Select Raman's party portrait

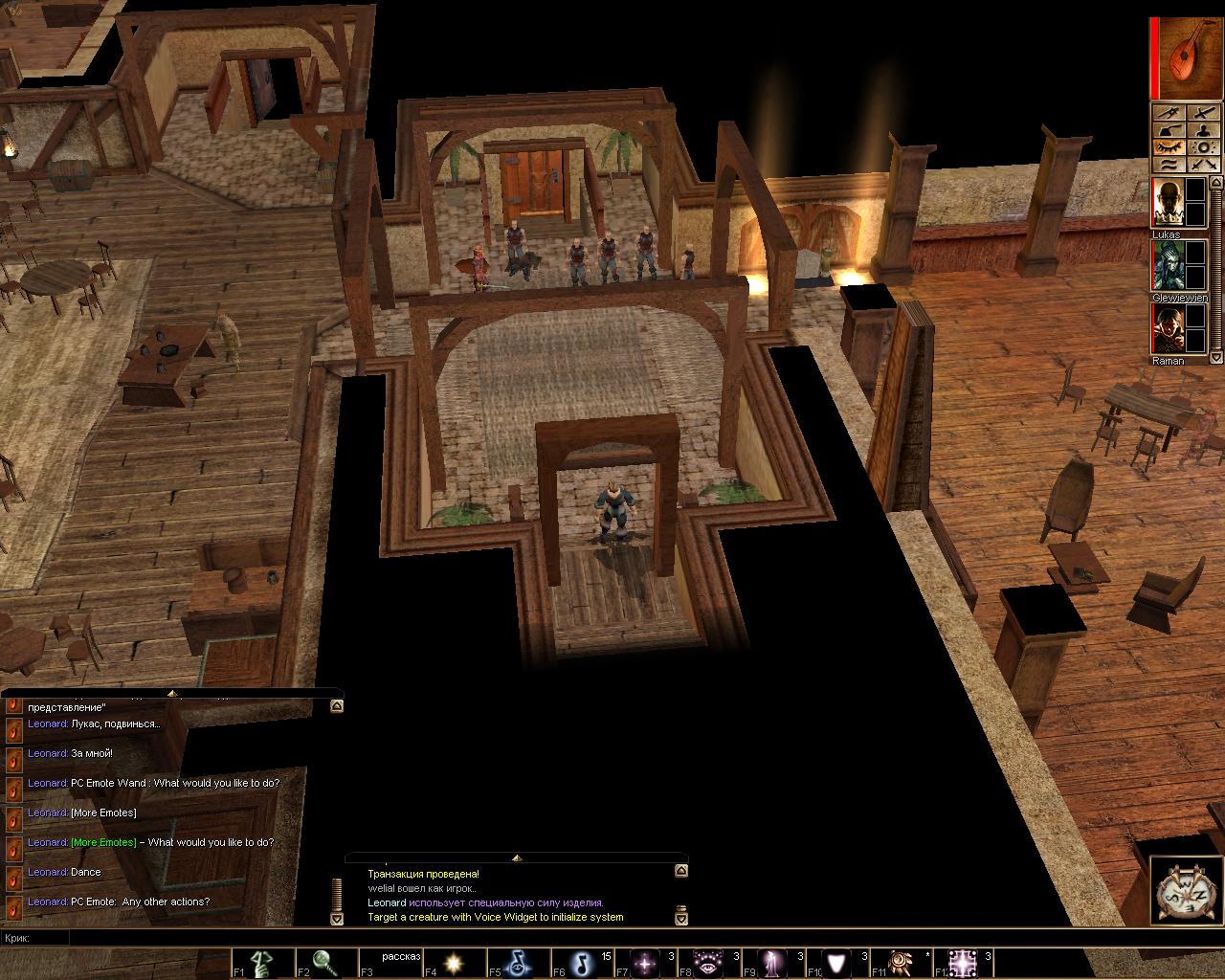tap(1167, 329)
